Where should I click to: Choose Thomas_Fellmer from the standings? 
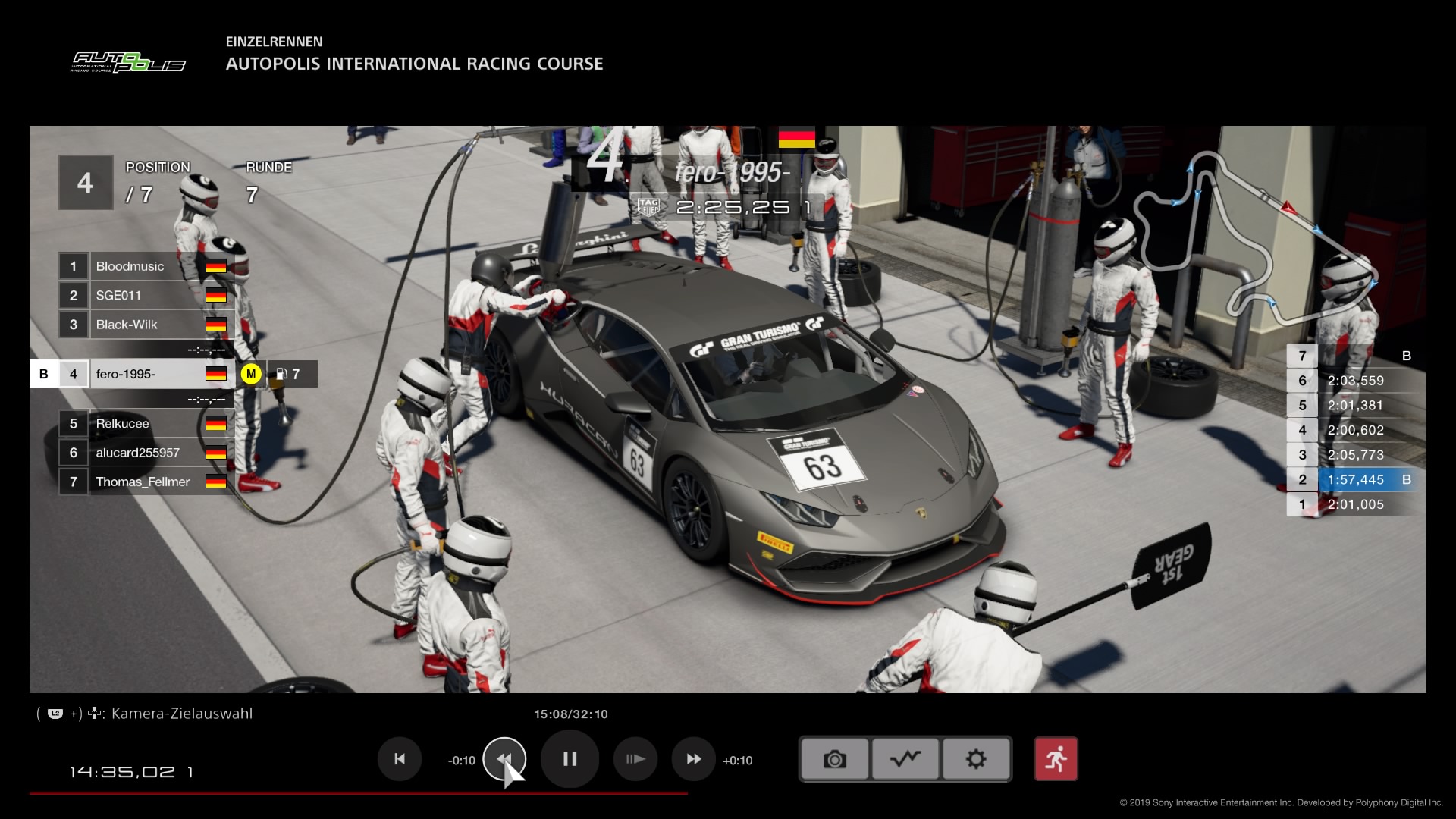(x=144, y=482)
